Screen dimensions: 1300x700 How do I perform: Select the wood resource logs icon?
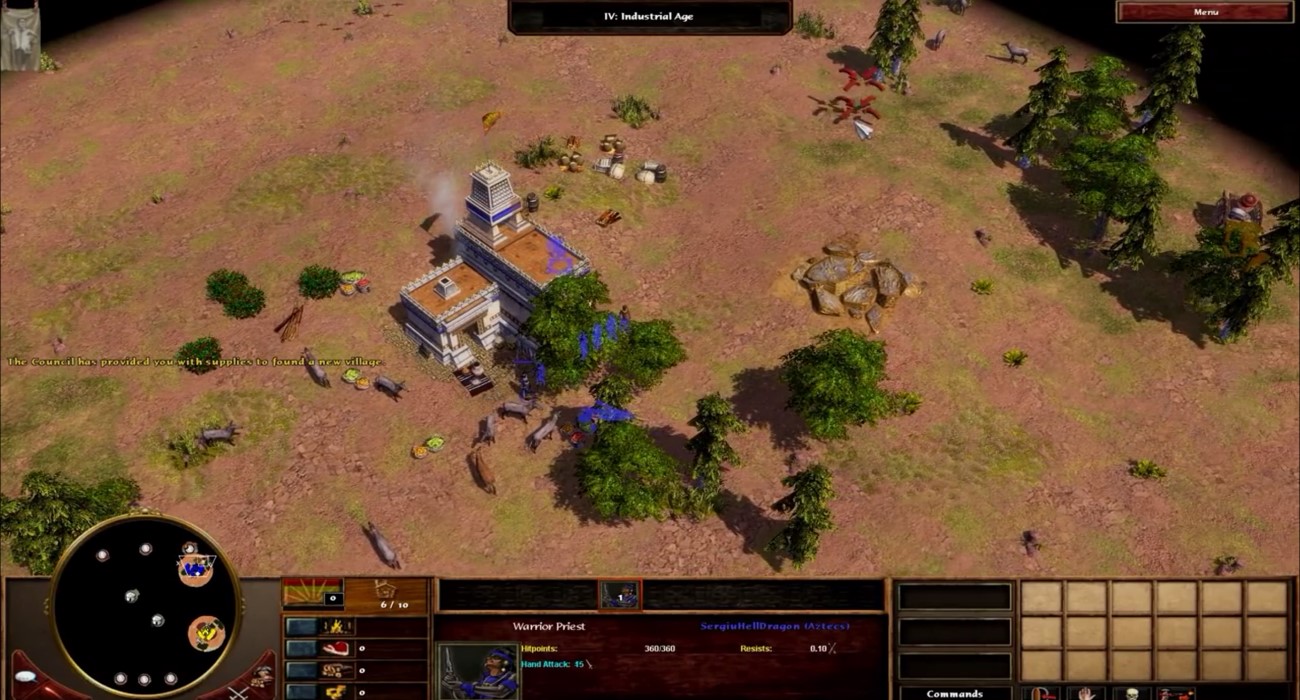tap(335, 670)
